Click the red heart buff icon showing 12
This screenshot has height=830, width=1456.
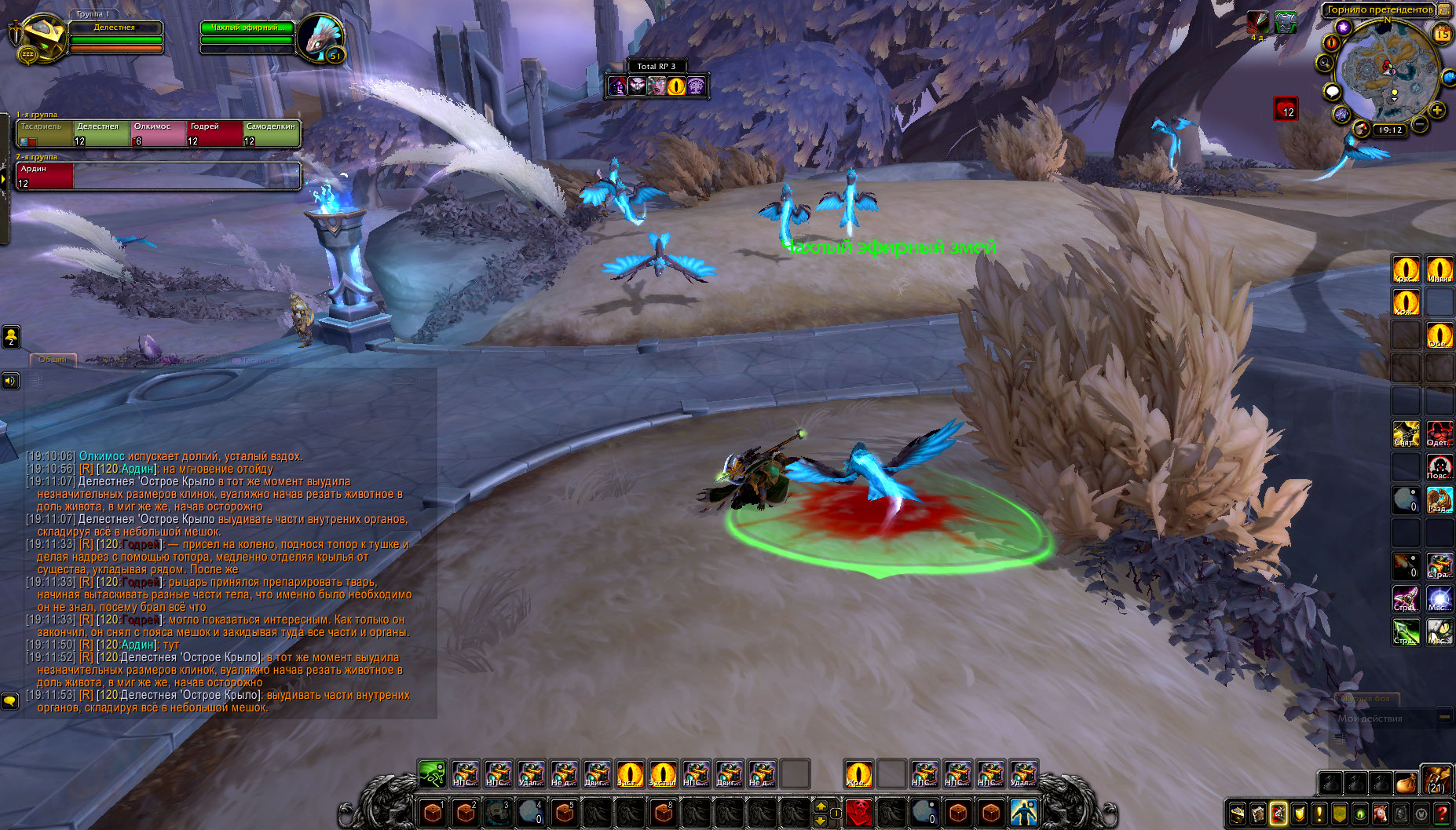point(1286,109)
